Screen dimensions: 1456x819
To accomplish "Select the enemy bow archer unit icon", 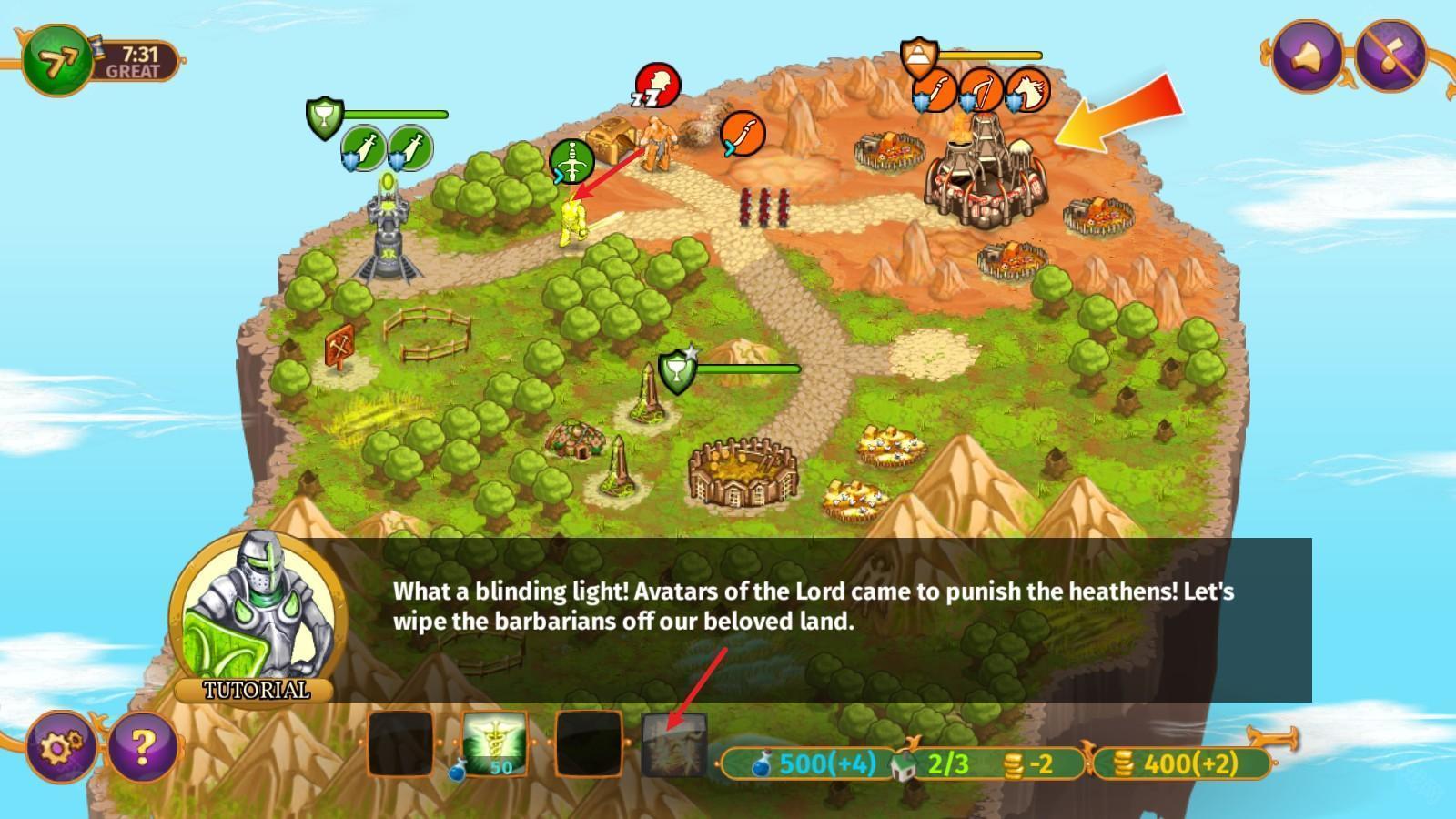I will [x=983, y=91].
